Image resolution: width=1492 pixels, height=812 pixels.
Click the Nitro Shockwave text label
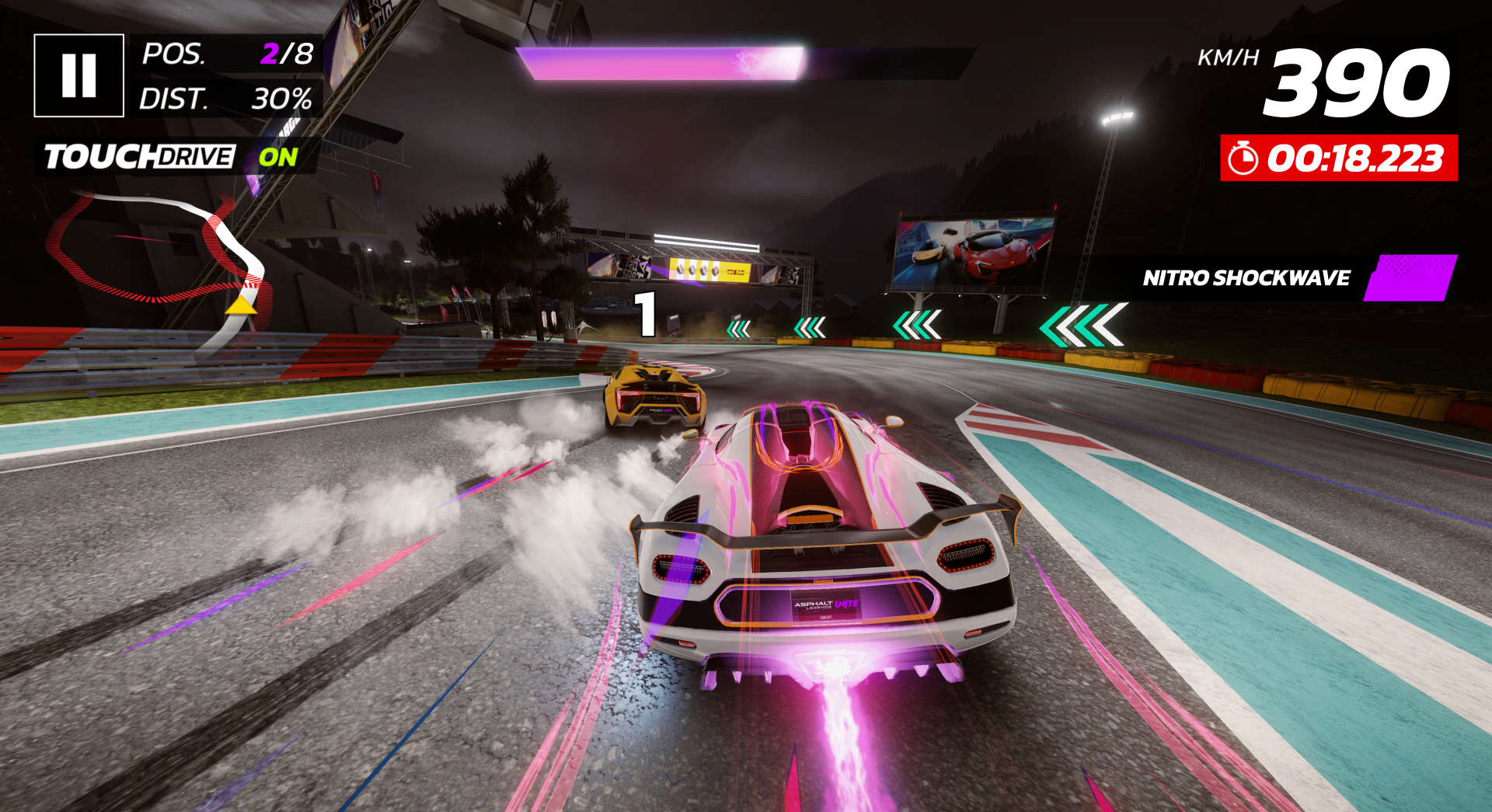pos(1244,278)
